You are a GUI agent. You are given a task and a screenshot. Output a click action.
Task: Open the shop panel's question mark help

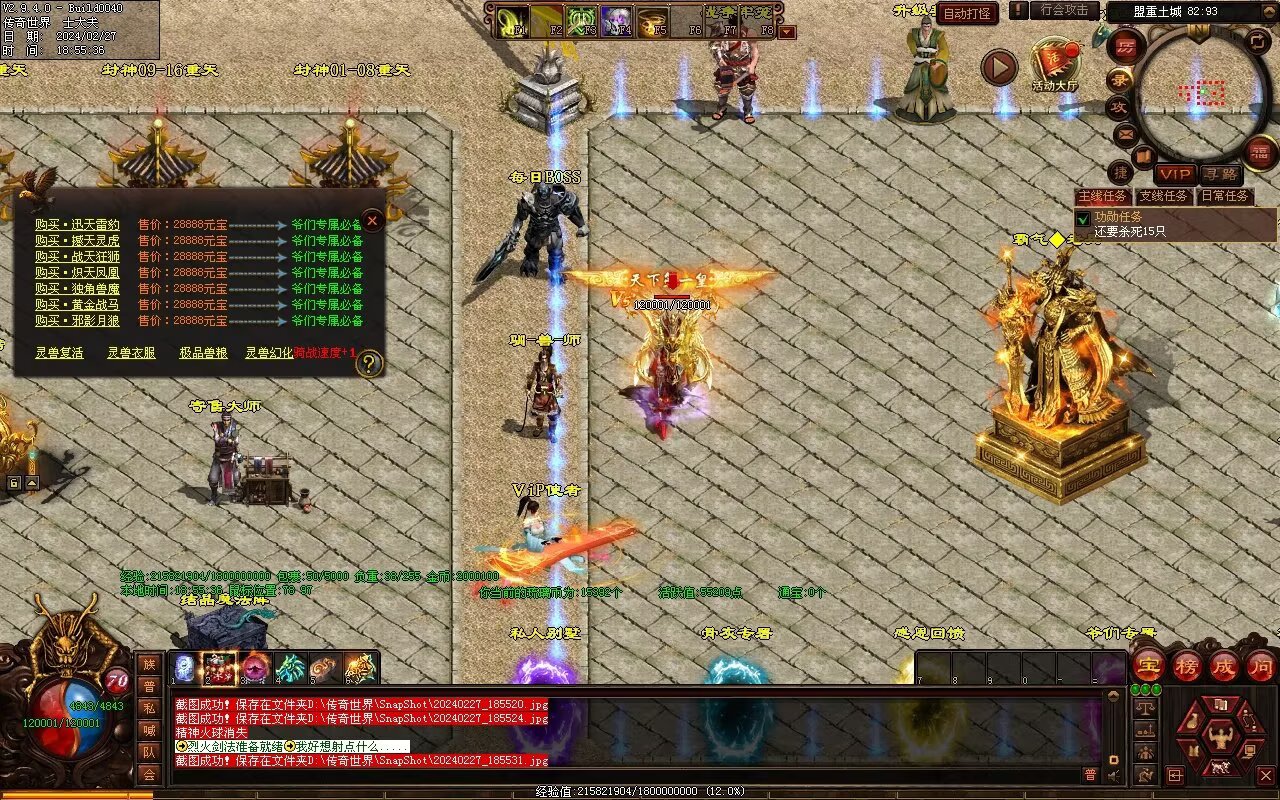[x=369, y=364]
